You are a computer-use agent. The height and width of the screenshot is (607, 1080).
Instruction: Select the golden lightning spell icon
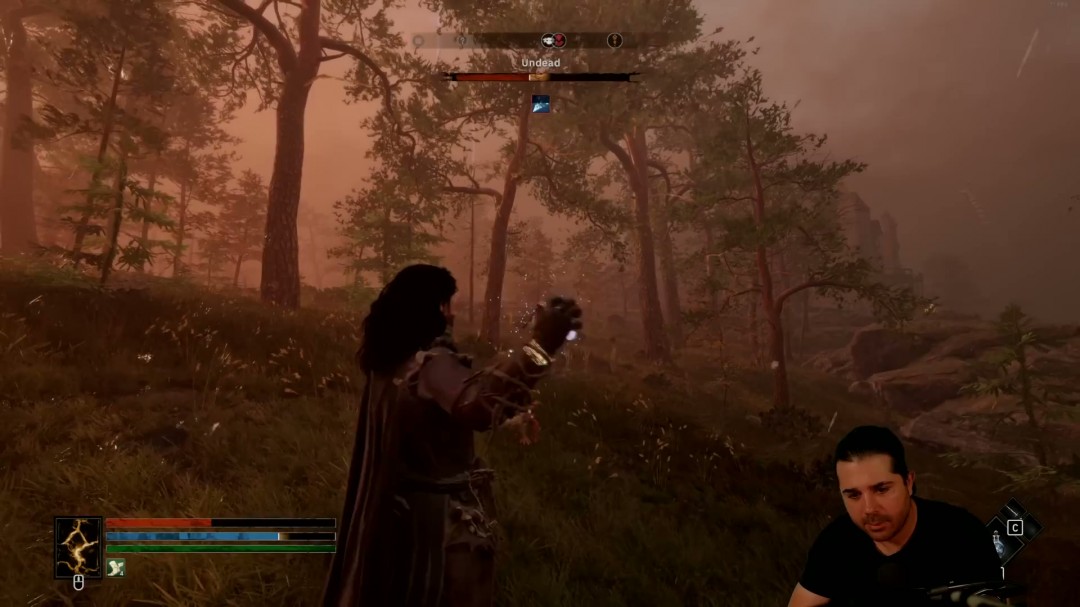78,547
